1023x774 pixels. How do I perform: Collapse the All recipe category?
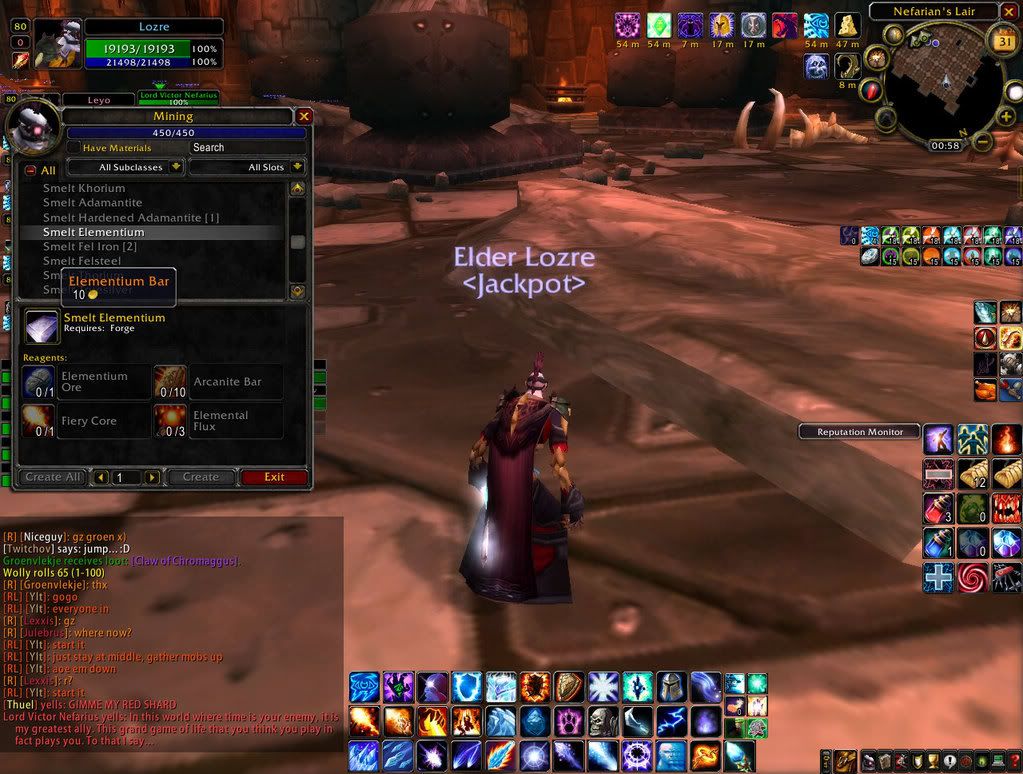30,171
